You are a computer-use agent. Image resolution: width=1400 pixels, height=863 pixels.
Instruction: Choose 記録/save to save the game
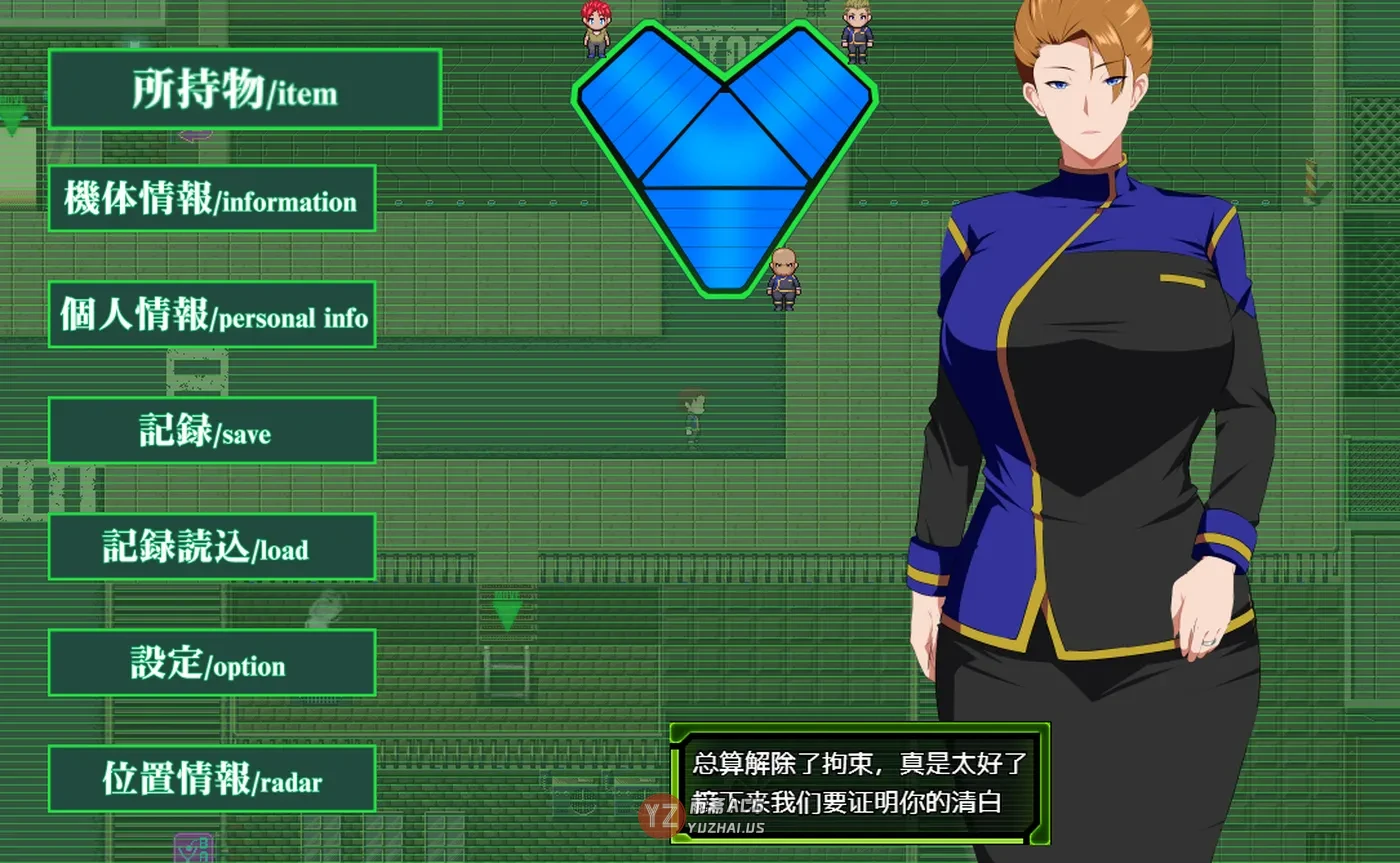point(211,430)
